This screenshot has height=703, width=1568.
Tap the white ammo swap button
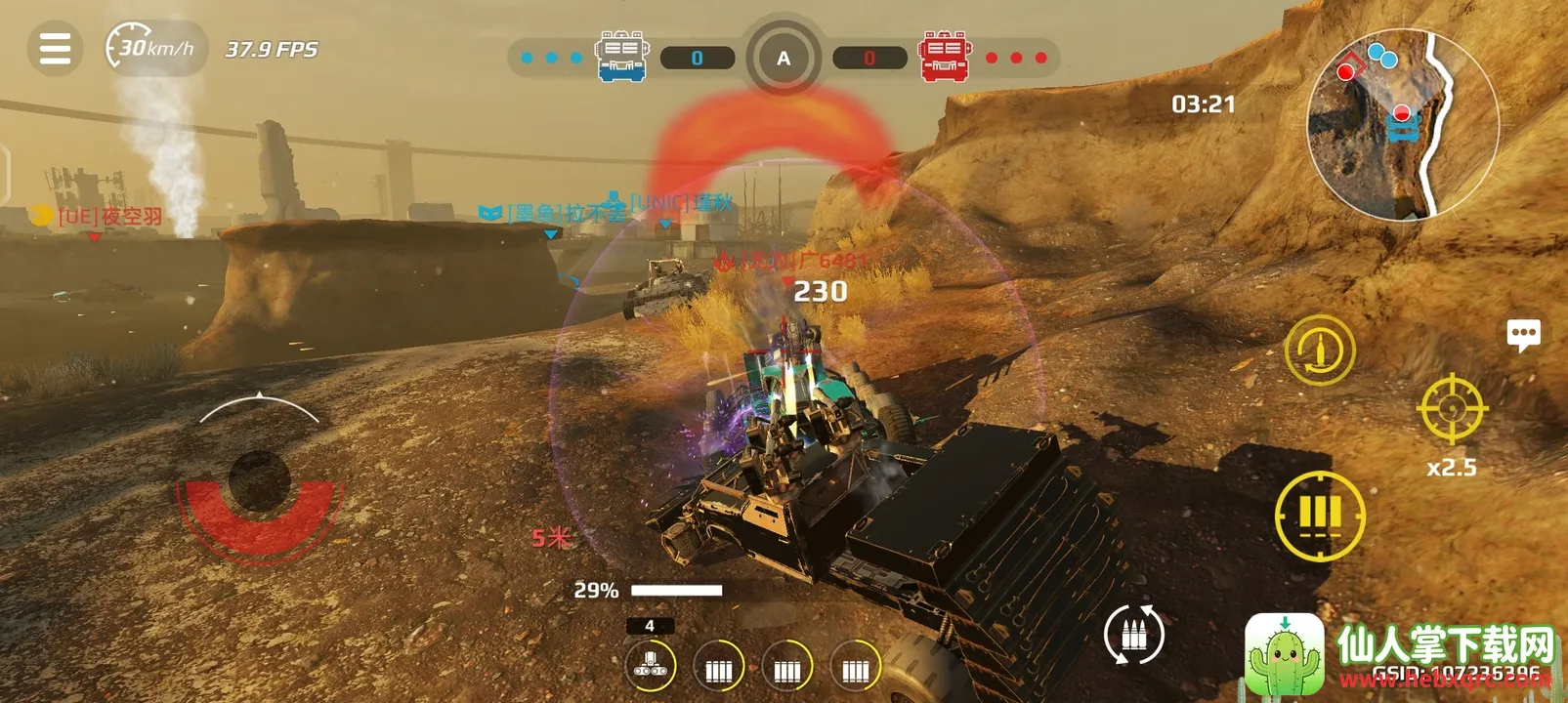1133,635
